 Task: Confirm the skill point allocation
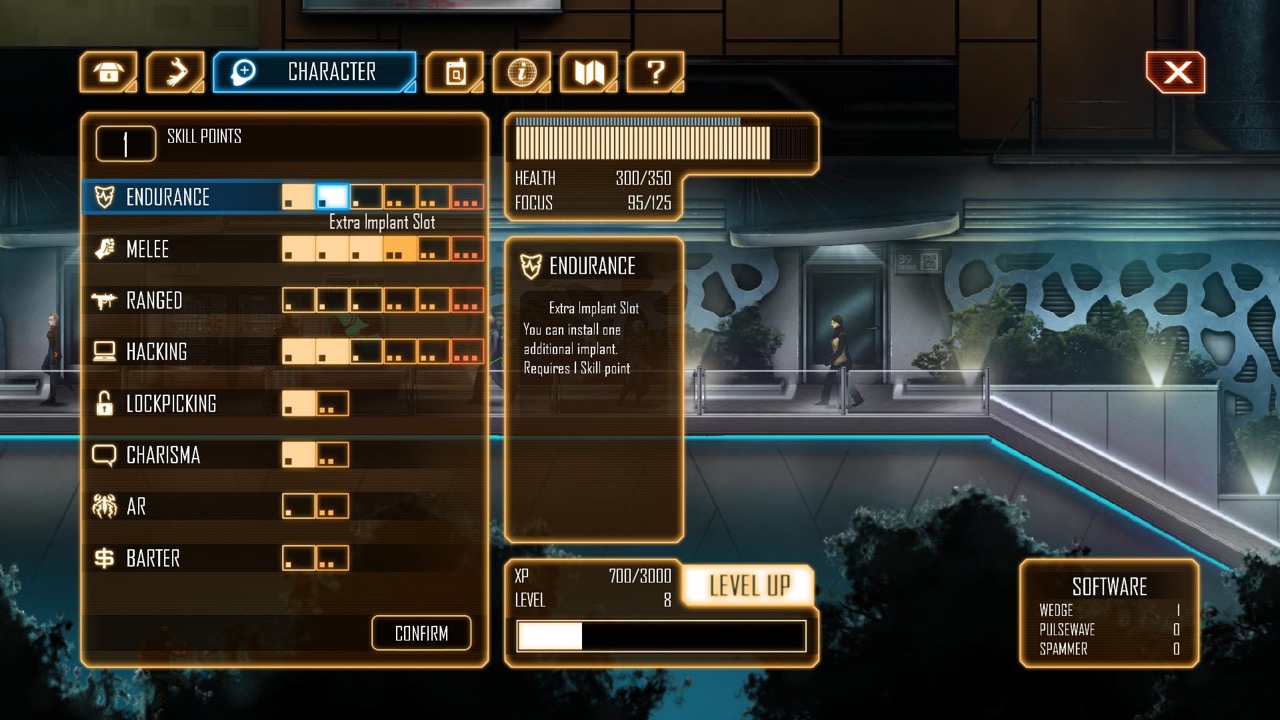[421, 633]
